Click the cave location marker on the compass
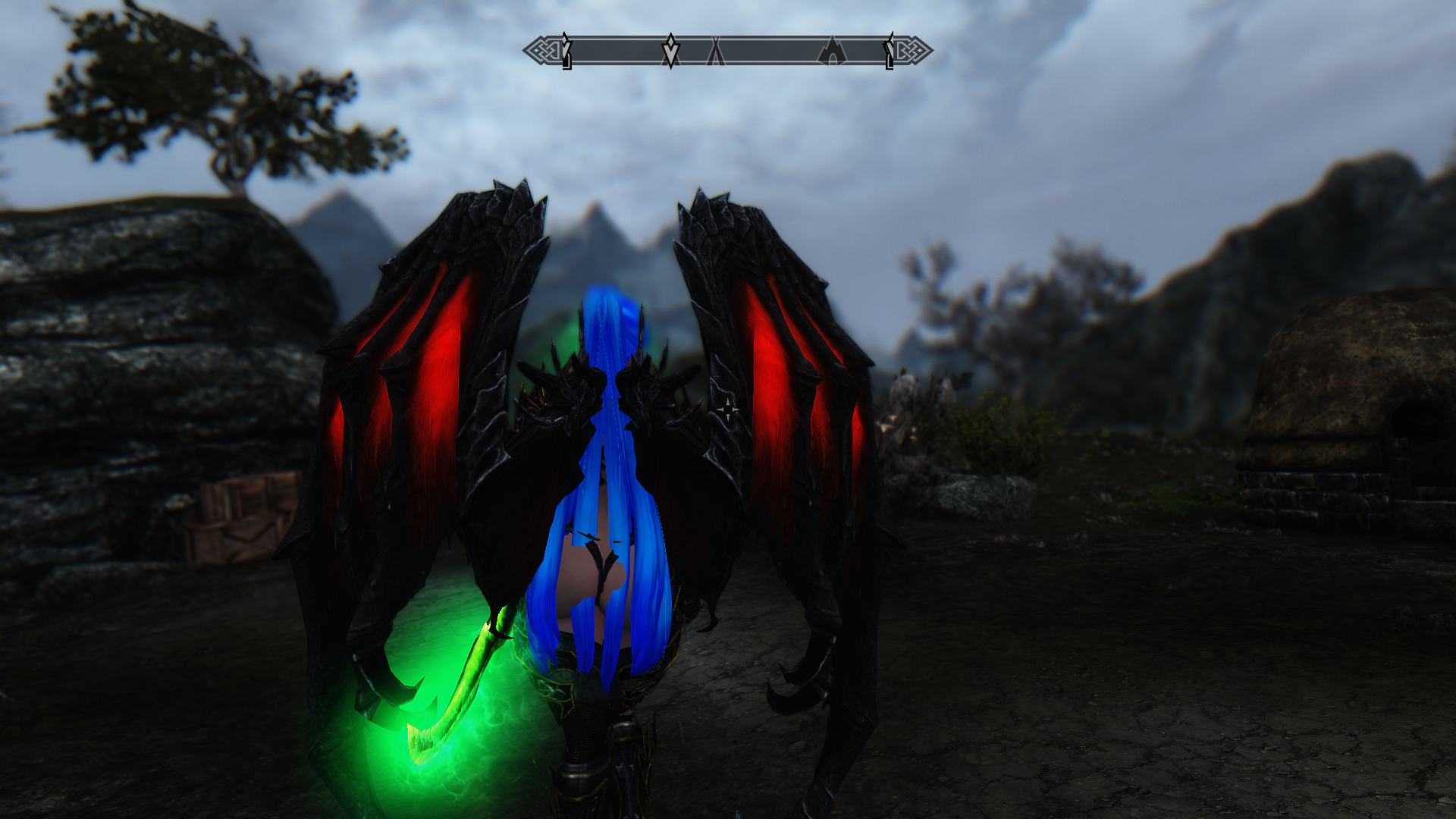1456x819 pixels. coord(832,52)
